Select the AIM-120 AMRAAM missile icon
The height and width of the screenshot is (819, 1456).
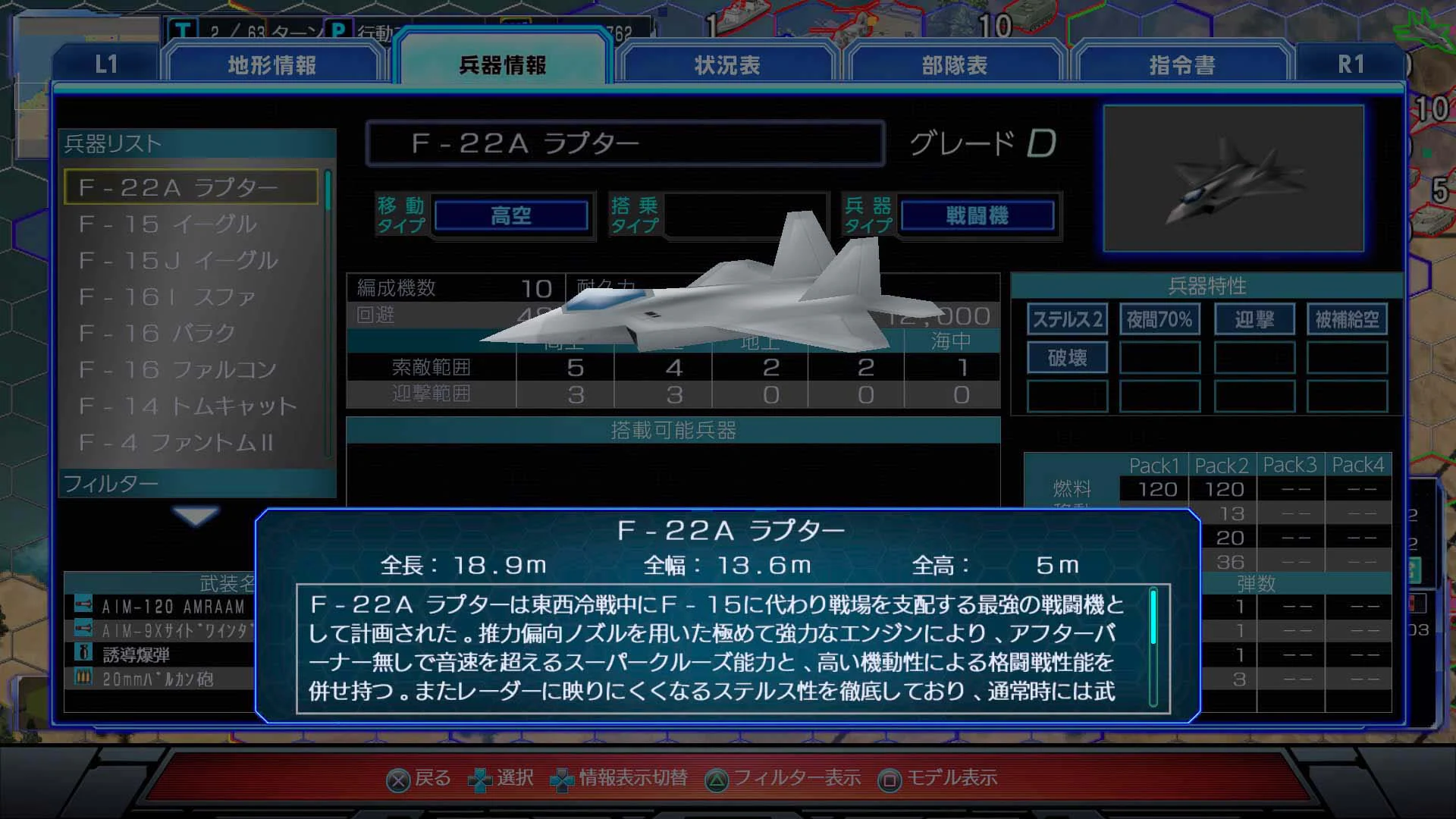83,605
